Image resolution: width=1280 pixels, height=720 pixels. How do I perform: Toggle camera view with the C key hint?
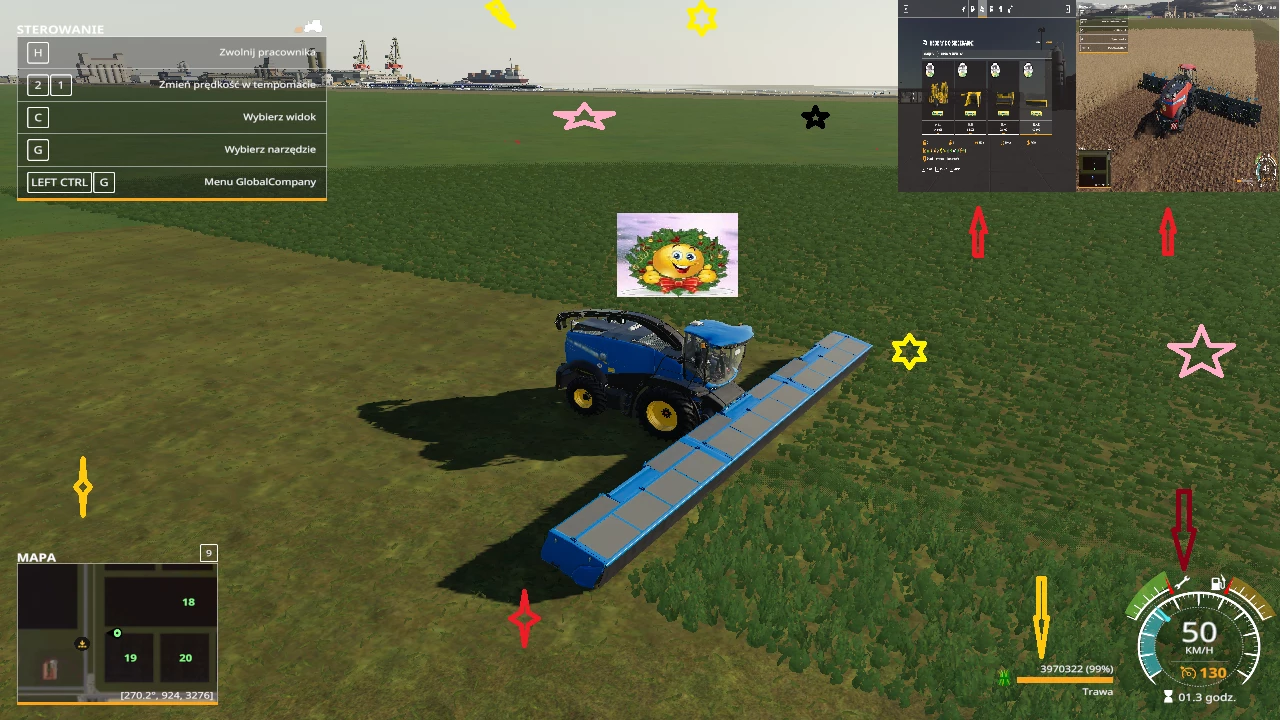click(37, 117)
